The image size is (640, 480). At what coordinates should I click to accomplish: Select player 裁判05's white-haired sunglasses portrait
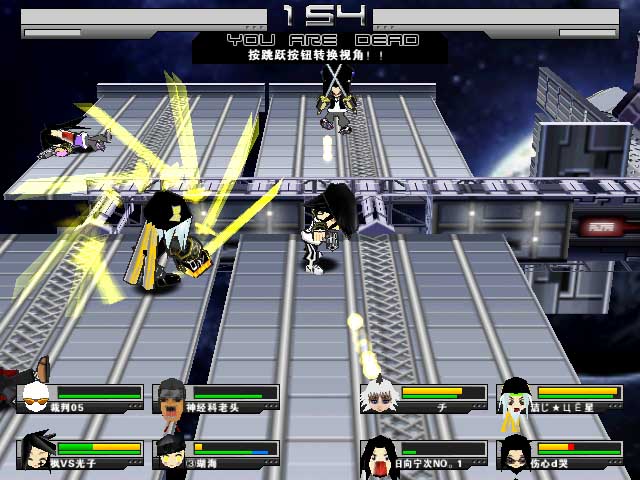click(x=36, y=397)
